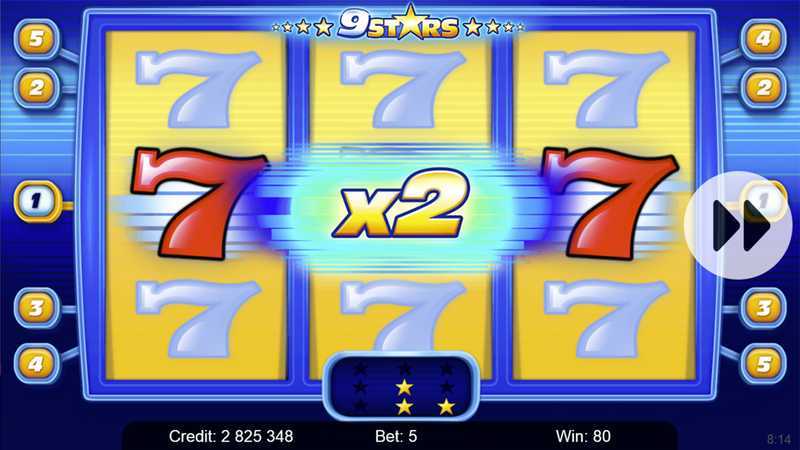Select payline 3 marker on the left edge
This screenshot has width=800, height=450.
(x=36, y=307)
